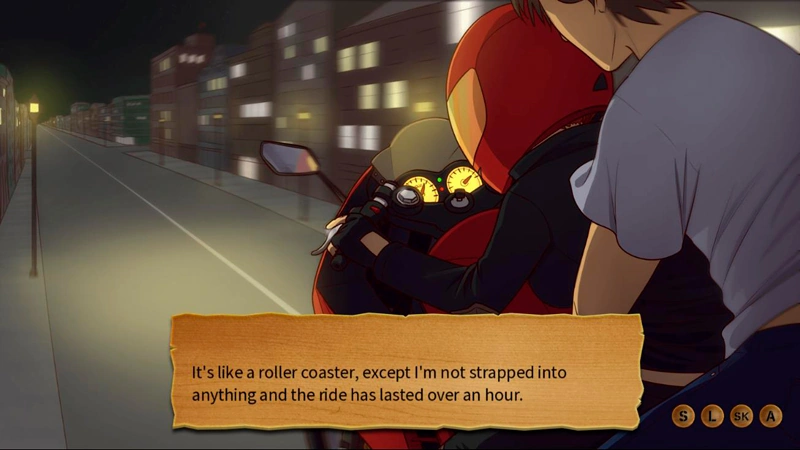Image resolution: width=800 pixels, height=450 pixels.
Task: Open the load menu with the L button
Action: pos(711,416)
